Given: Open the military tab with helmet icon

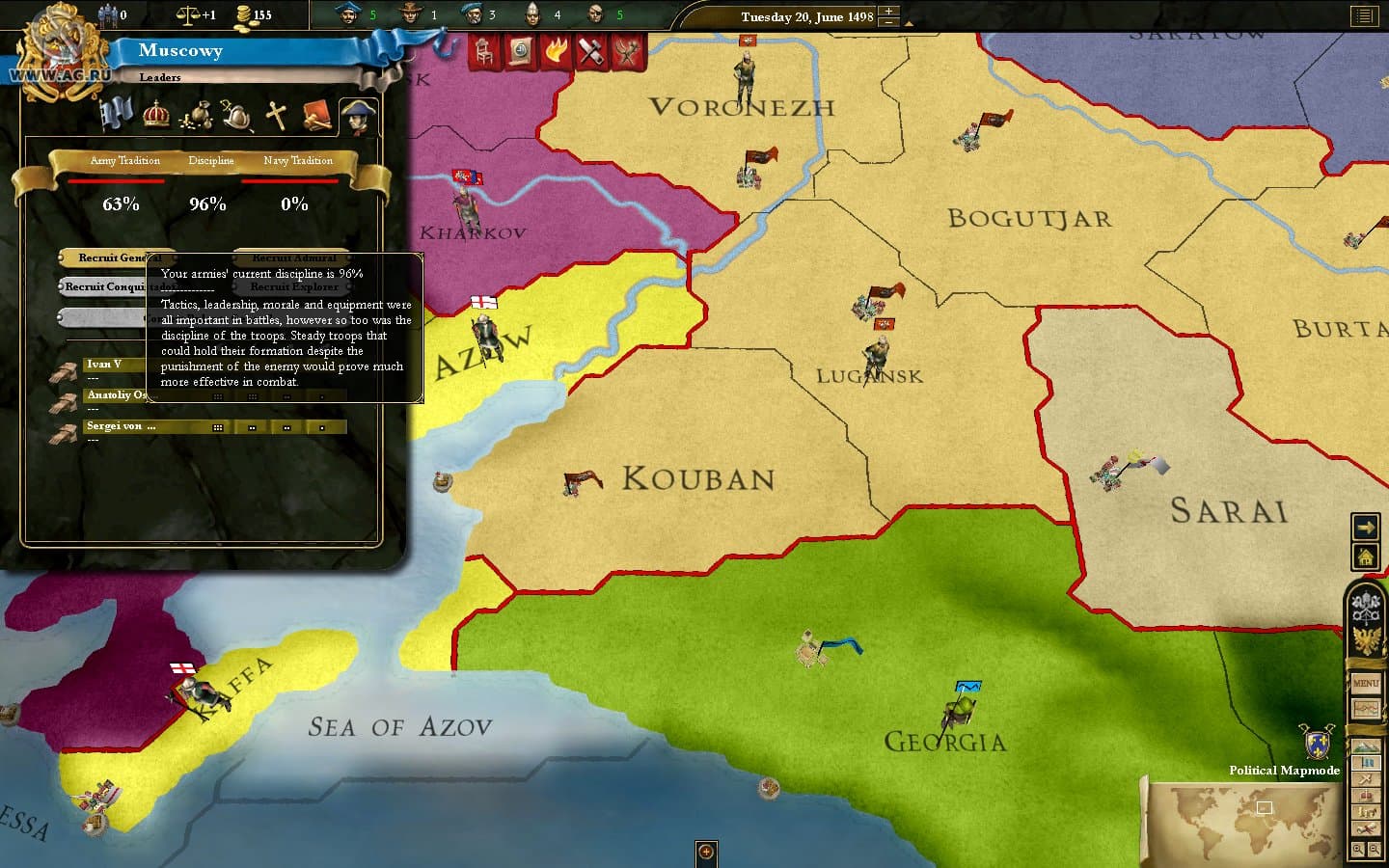Looking at the screenshot, I should click(x=236, y=116).
